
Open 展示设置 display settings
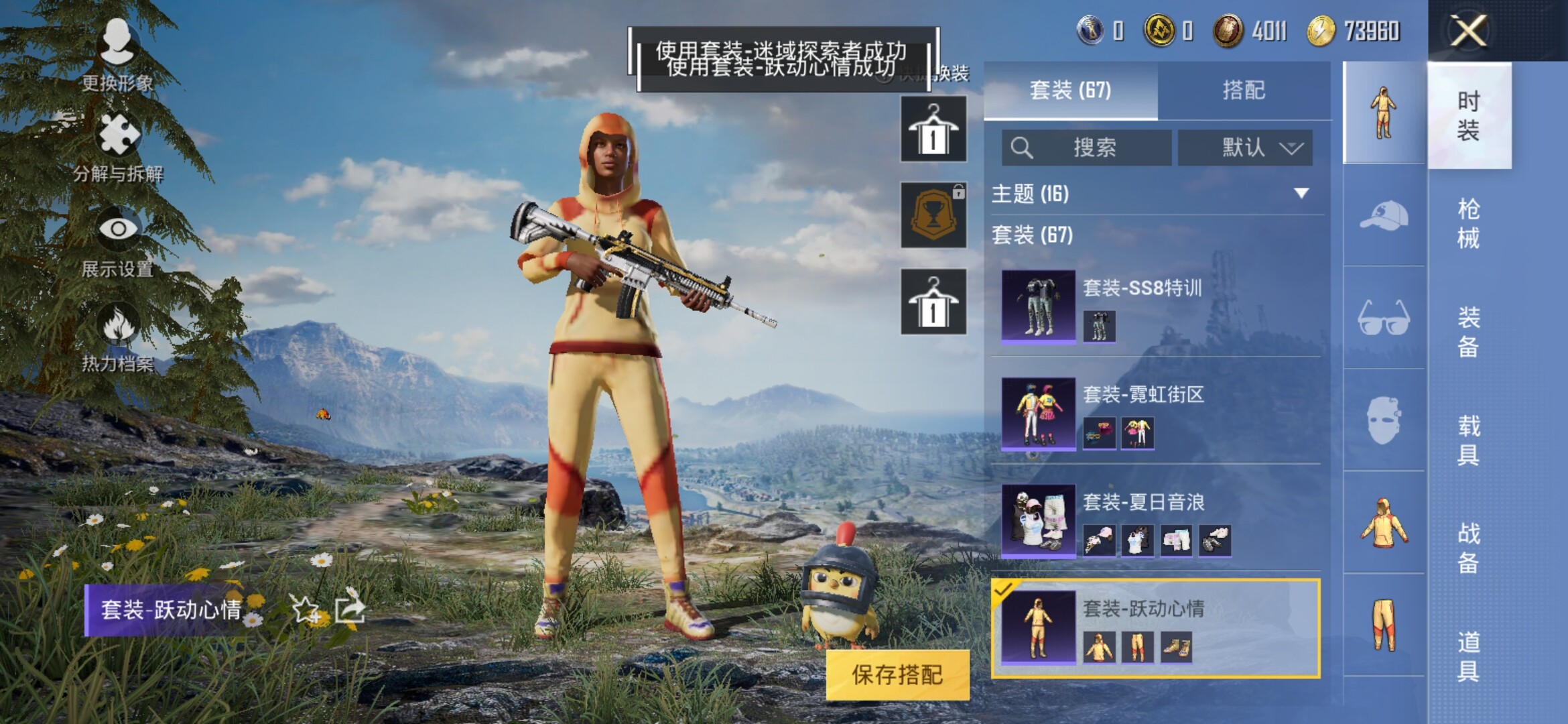click(119, 243)
